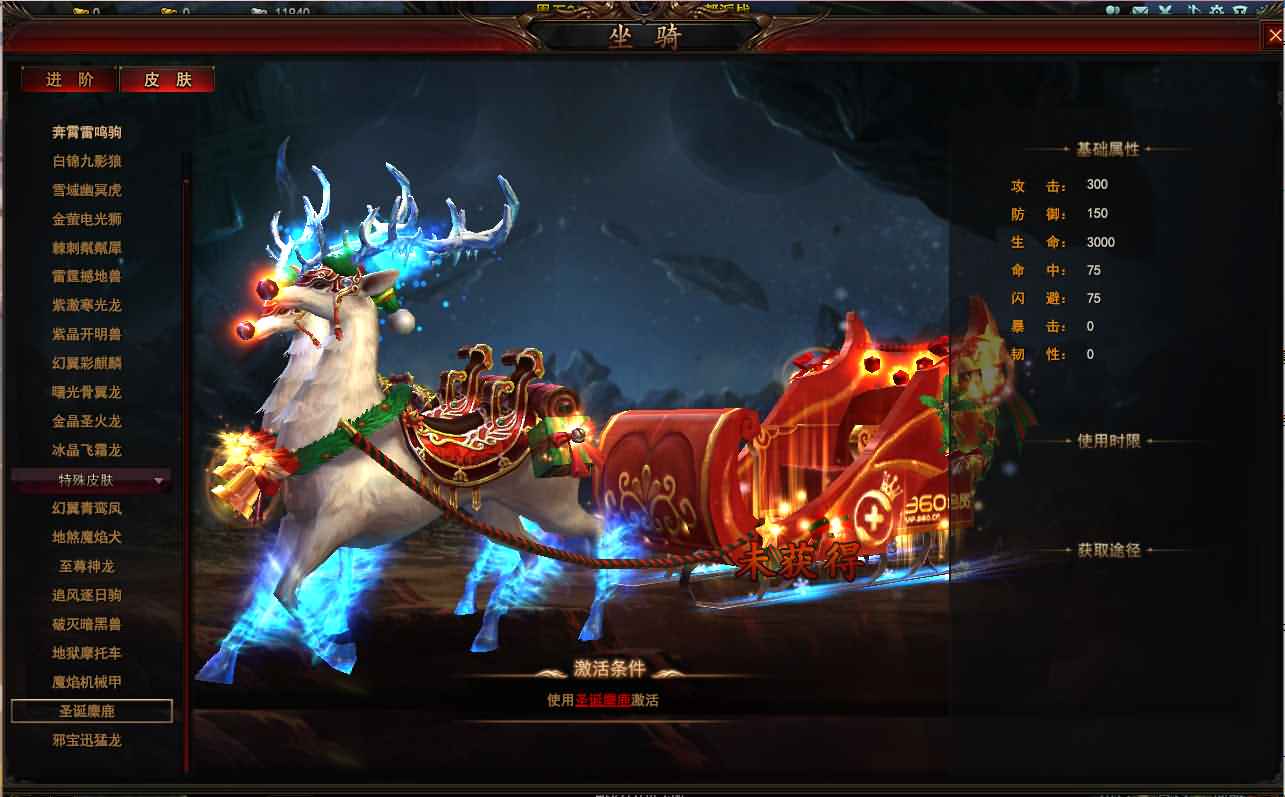Switch to the 皮肤 tab

(x=167, y=80)
